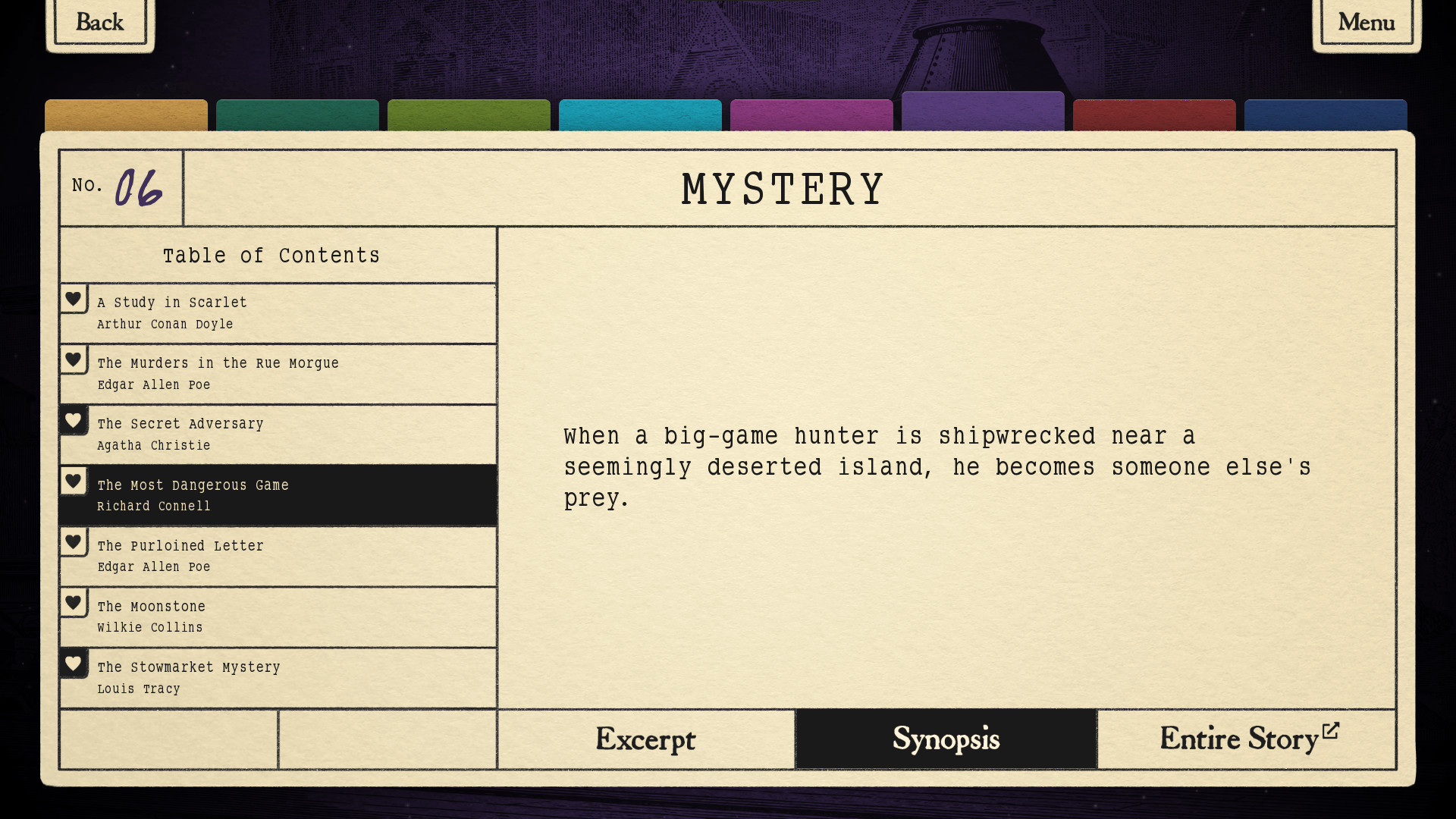Switch to the Excerpt view
Viewport: 1456px width, 819px height.
(x=645, y=739)
